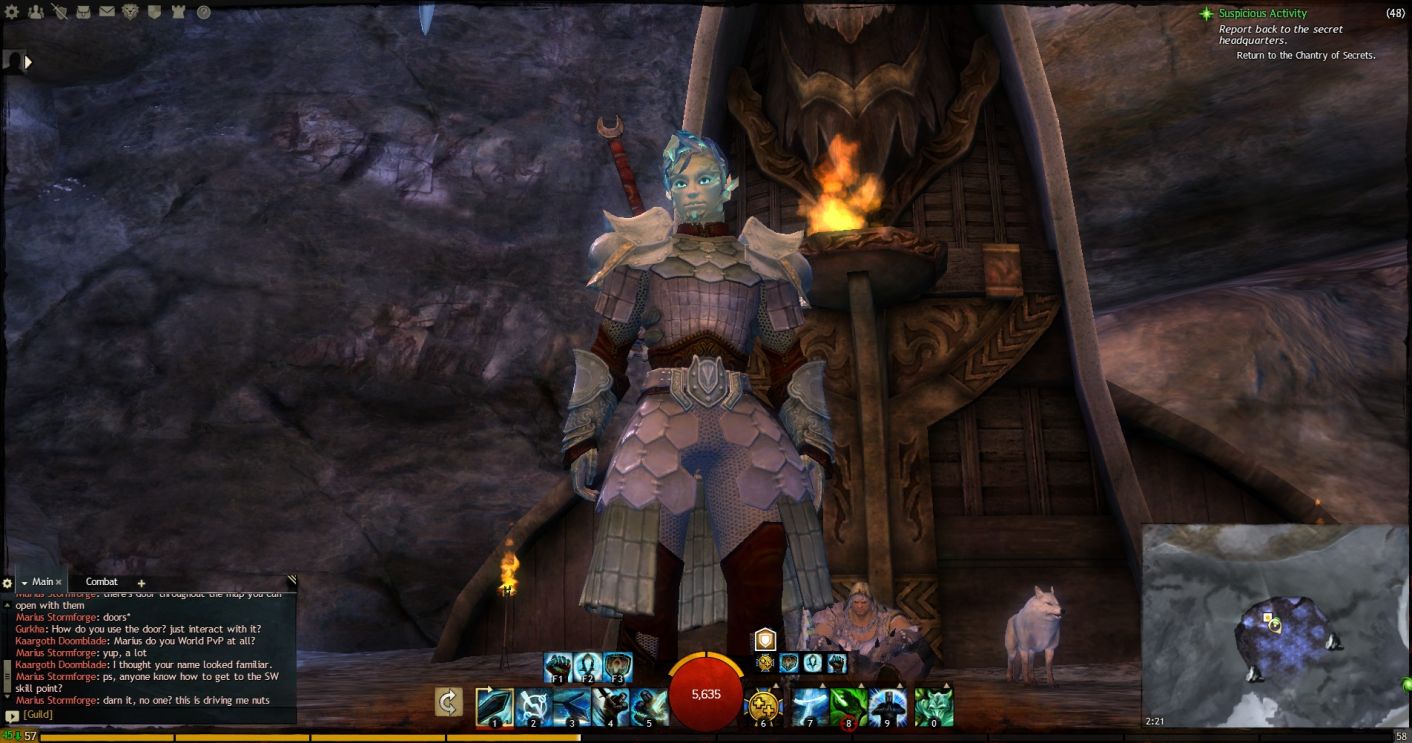Open the game menu gear icon
The width and height of the screenshot is (1412, 743).
pos(12,12)
